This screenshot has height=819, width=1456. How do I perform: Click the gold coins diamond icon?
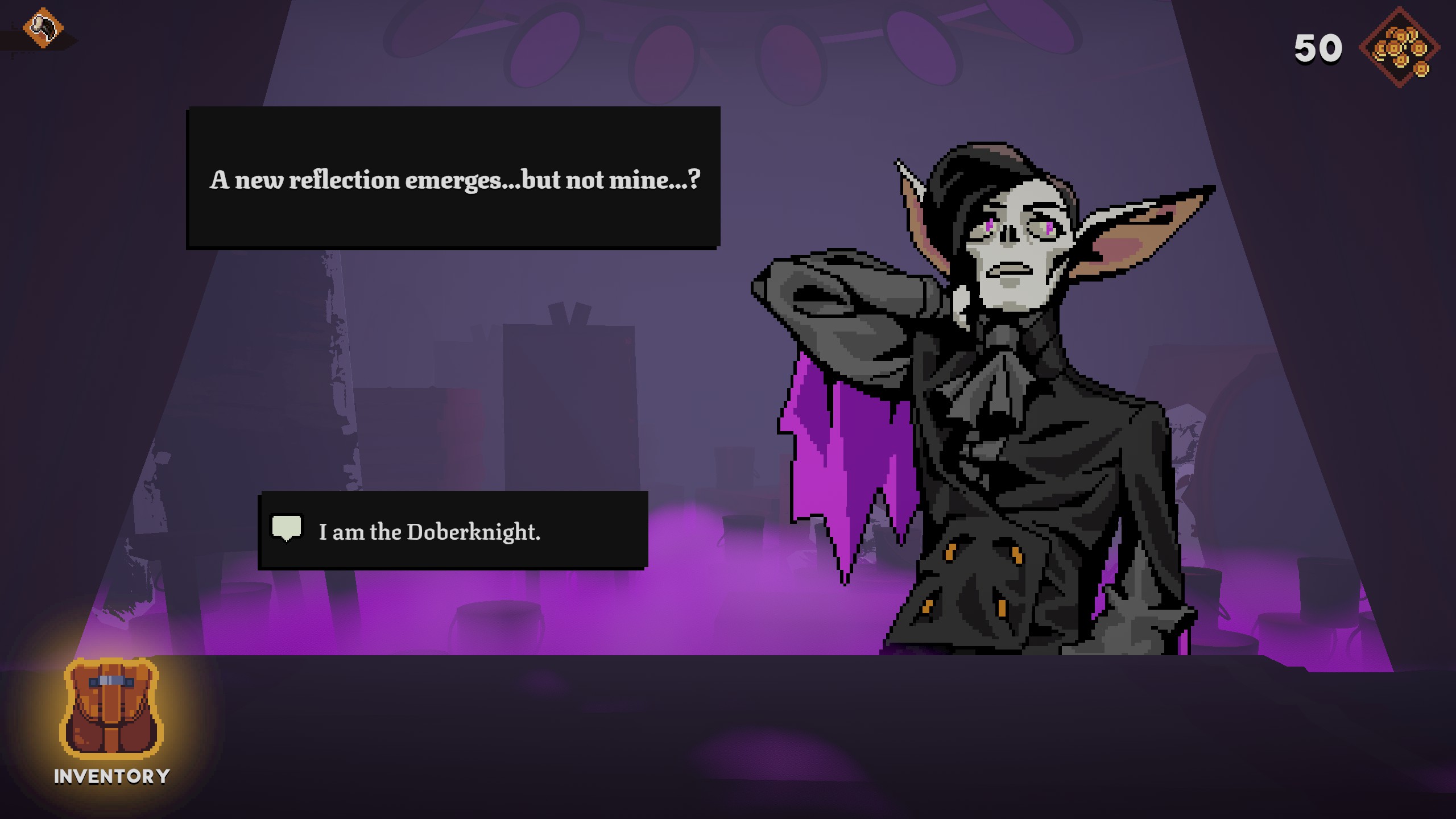(x=1399, y=48)
